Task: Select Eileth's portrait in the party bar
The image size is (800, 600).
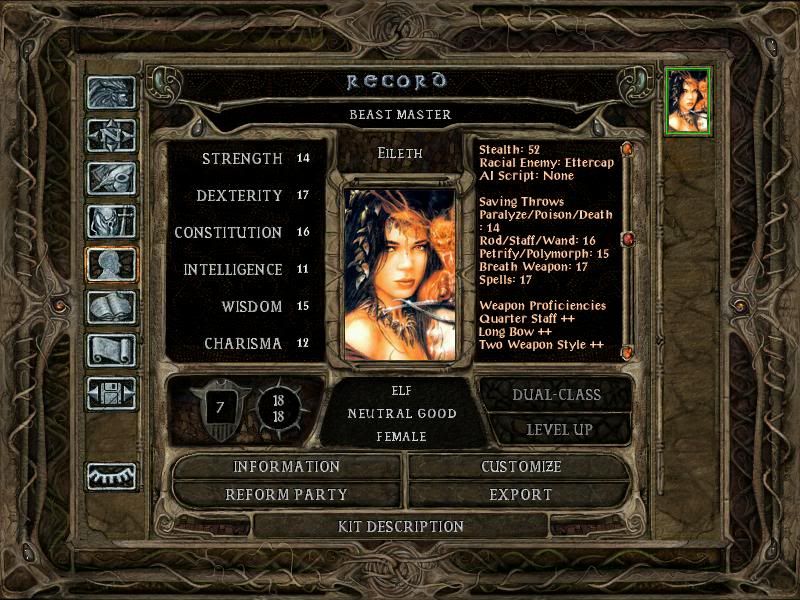Action: point(687,100)
